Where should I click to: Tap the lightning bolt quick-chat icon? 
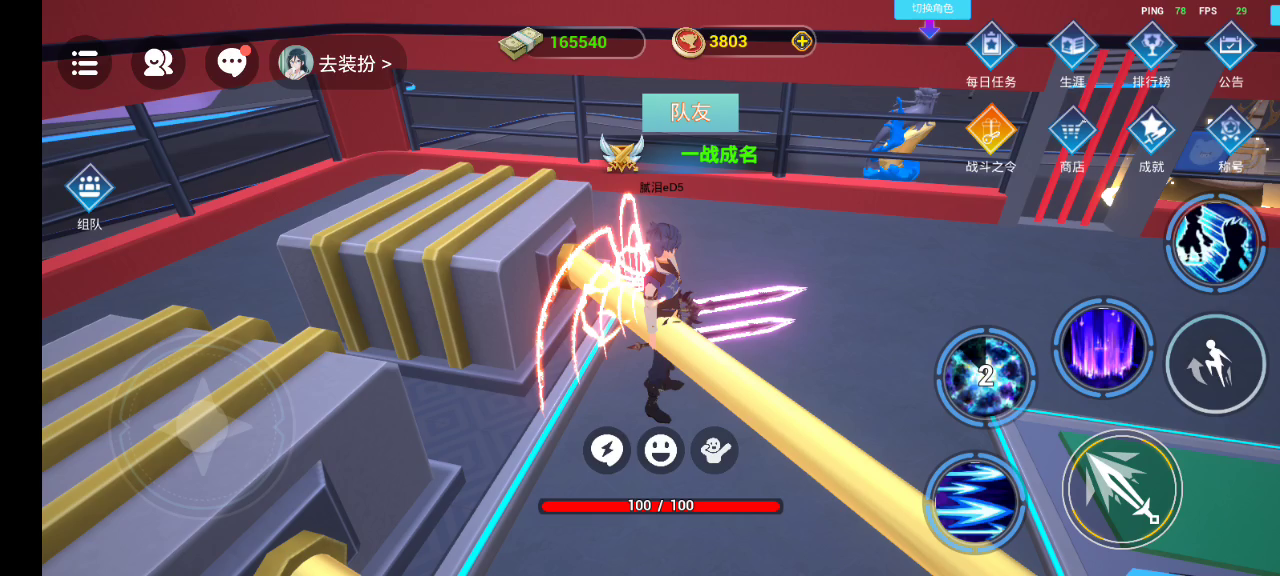pos(607,451)
